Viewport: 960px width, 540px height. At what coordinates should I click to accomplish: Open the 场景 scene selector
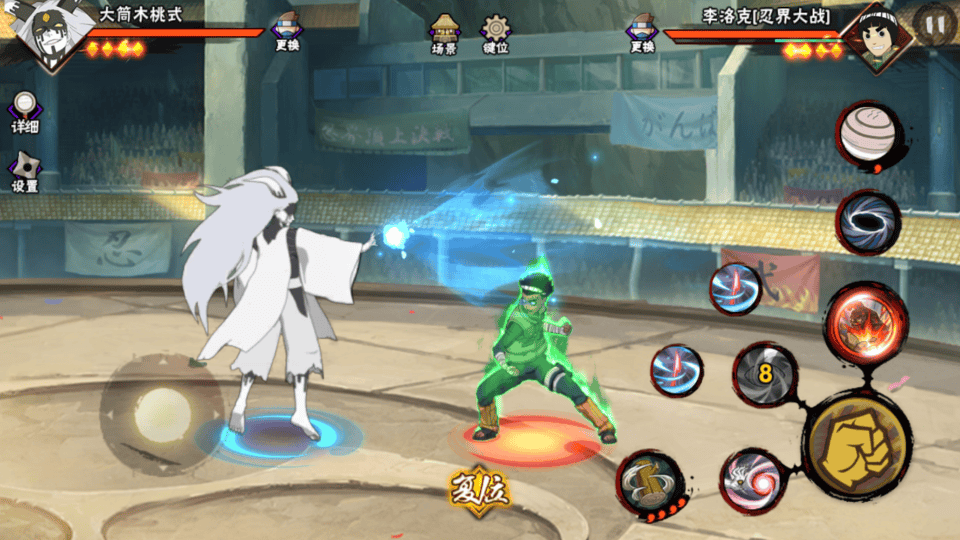444,33
